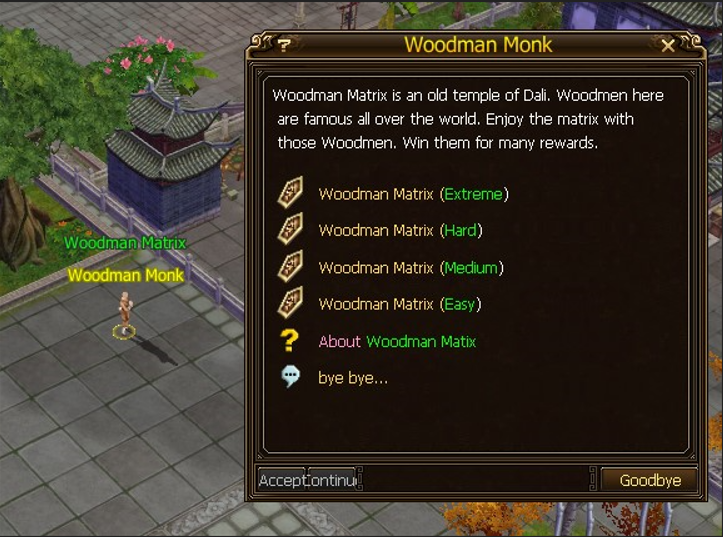Viewport: 723px width, 537px height.
Task: Choose Woodman Matrix (Extreme) option
Action: [x=413, y=194]
